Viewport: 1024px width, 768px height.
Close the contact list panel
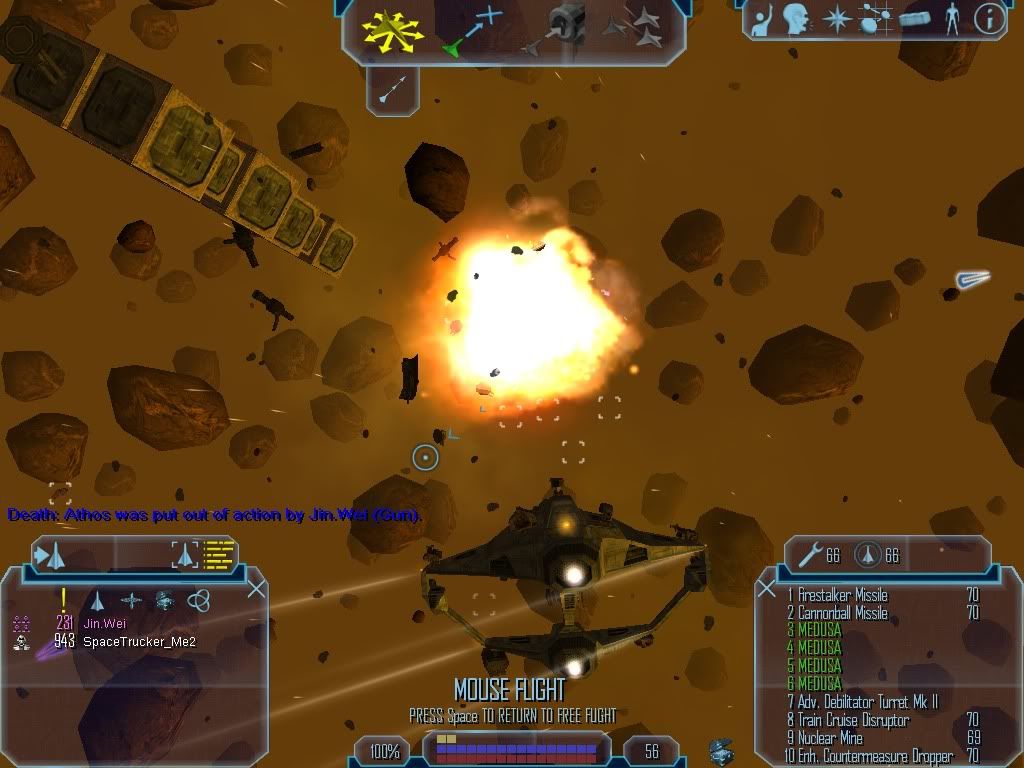256,589
